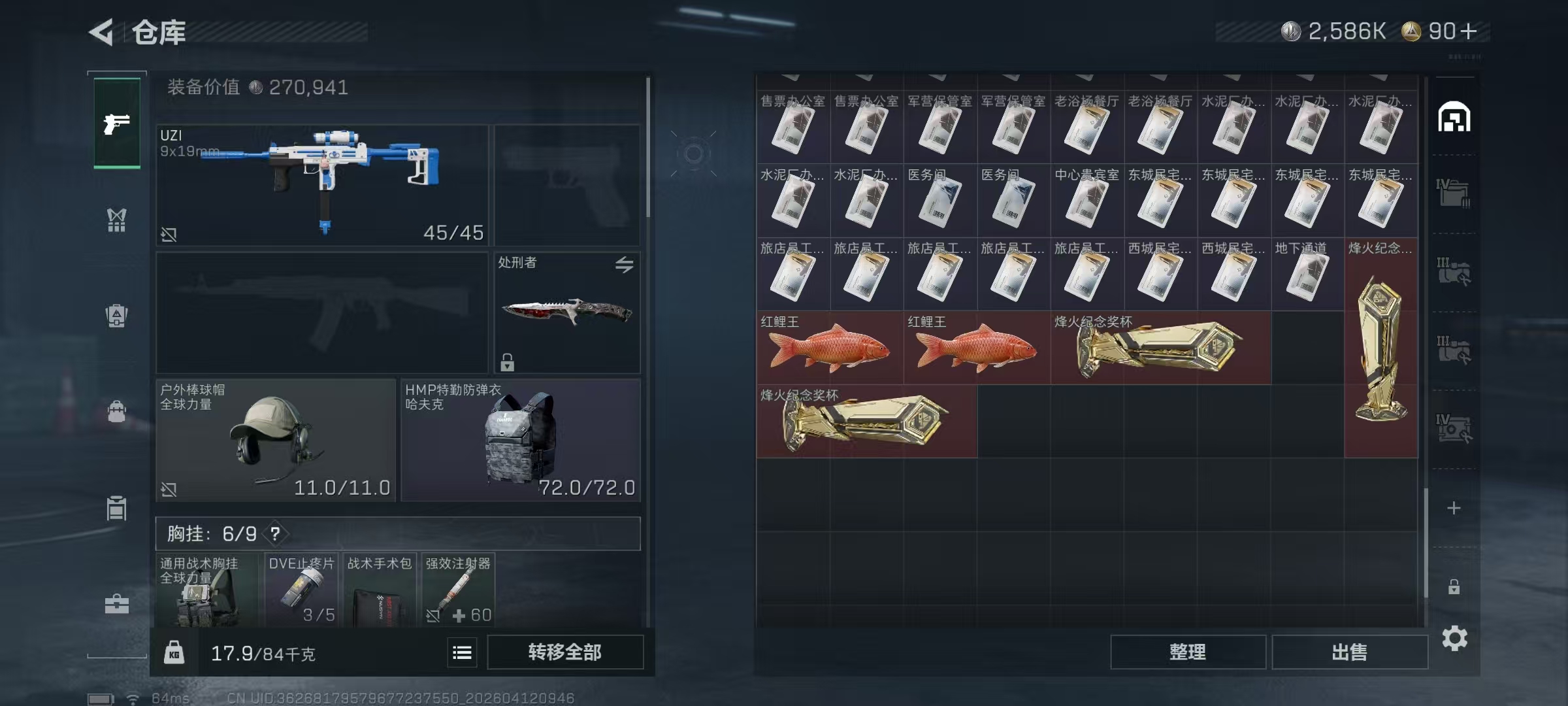
Task: Switch to the pistol weapons tab
Action: click(x=117, y=123)
